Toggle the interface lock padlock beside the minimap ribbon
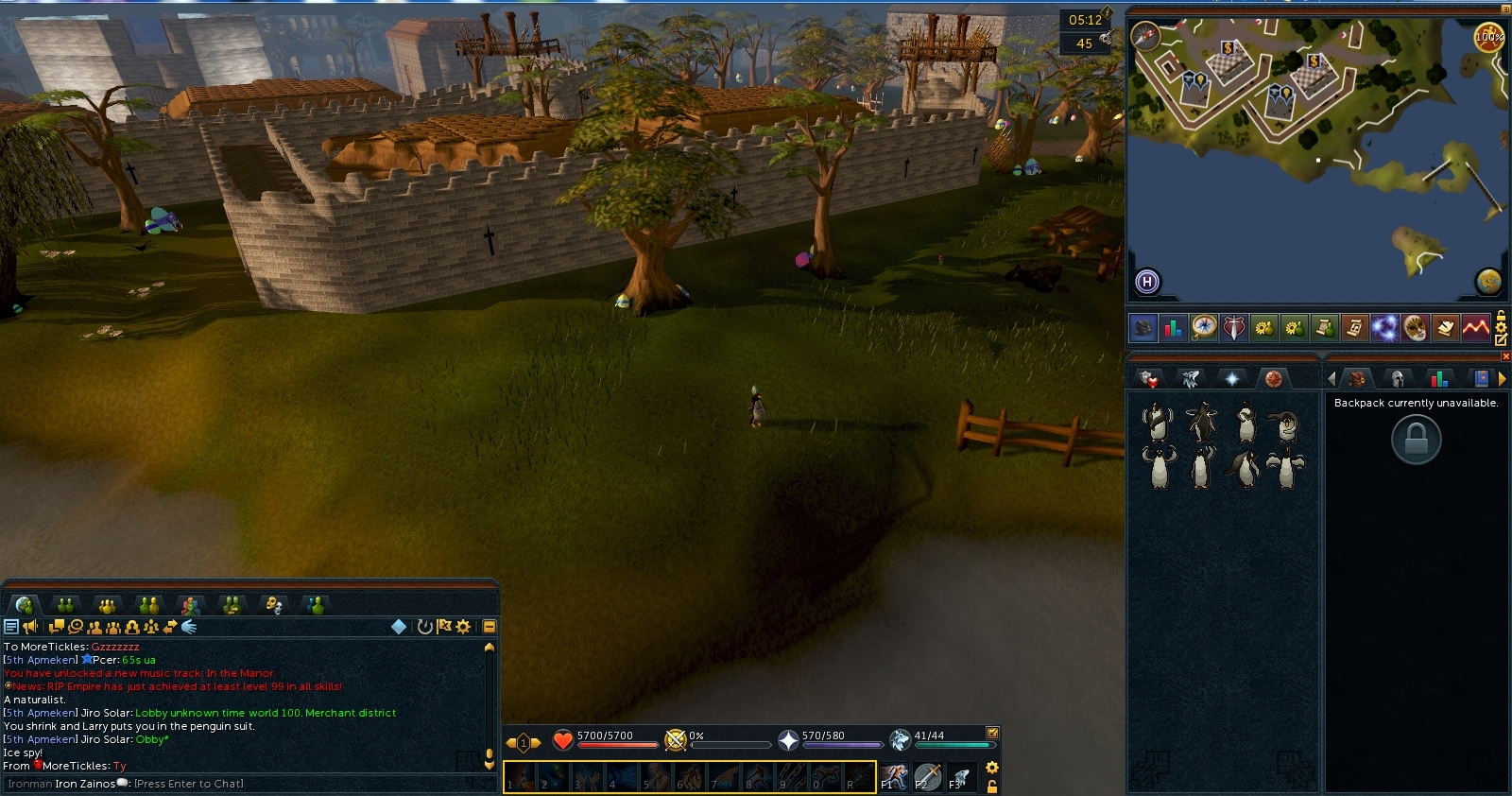1512x796 pixels. [x=1502, y=315]
